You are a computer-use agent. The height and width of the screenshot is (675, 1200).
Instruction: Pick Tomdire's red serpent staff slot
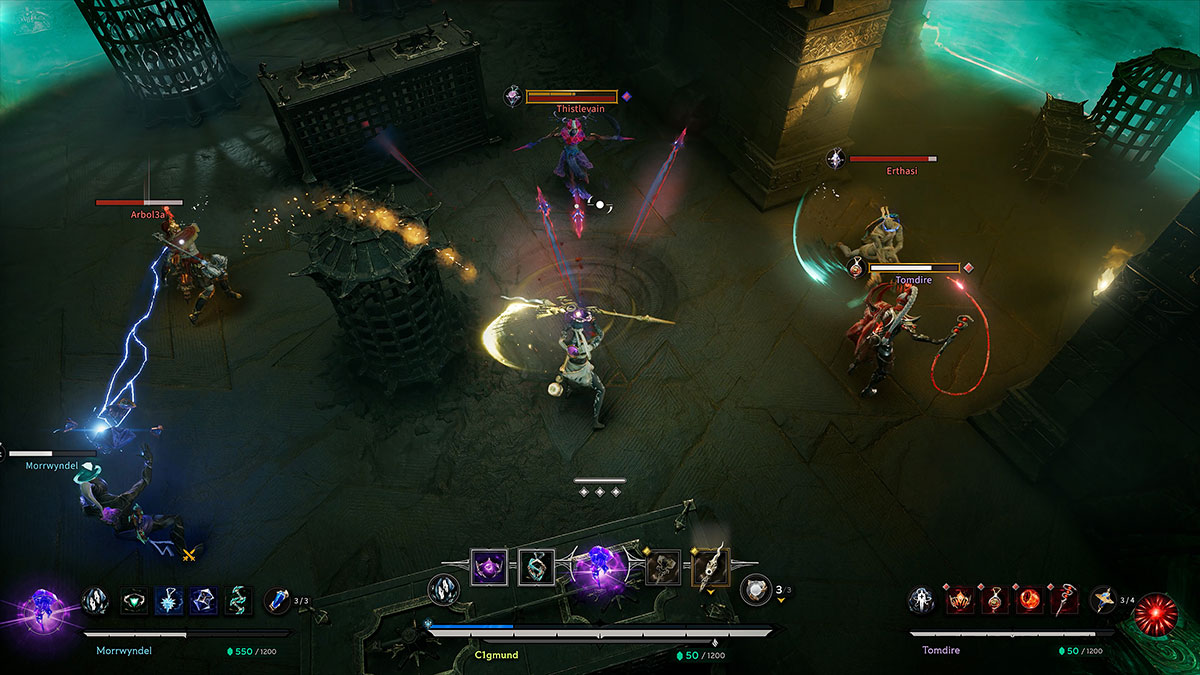tap(1065, 601)
